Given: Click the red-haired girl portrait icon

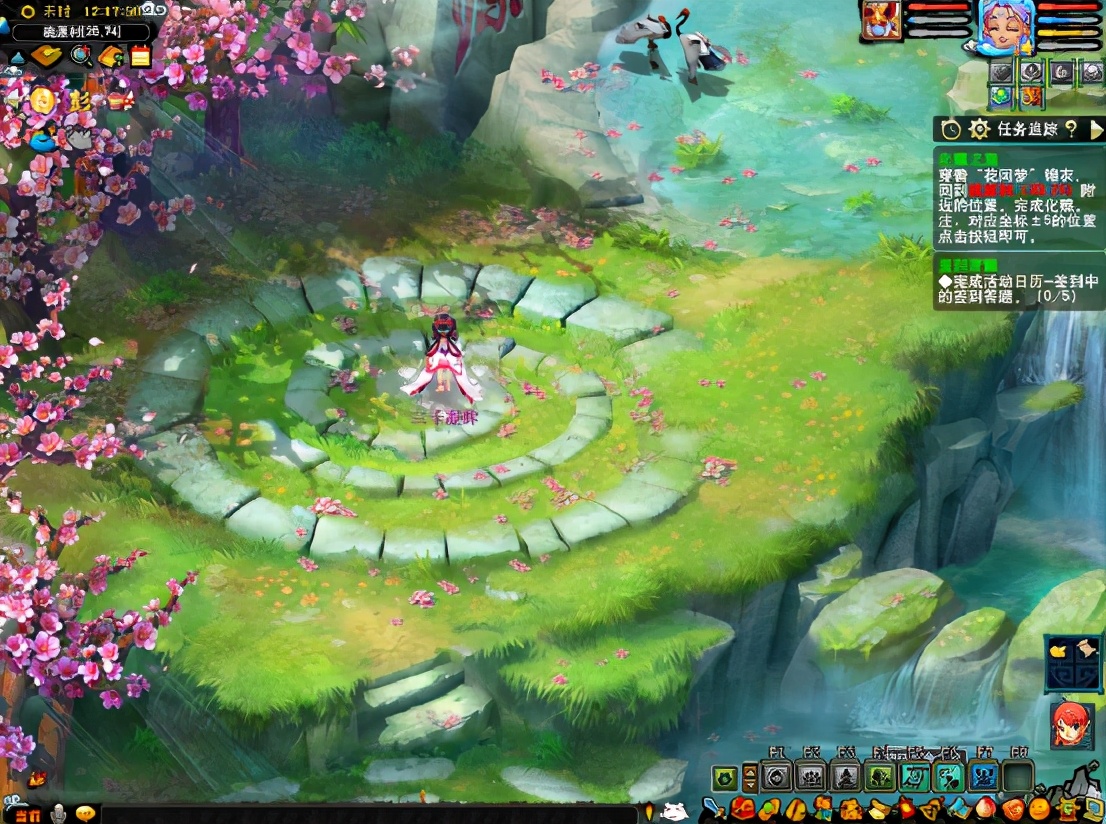Looking at the screenshot, I should (x=1072, y=725).
